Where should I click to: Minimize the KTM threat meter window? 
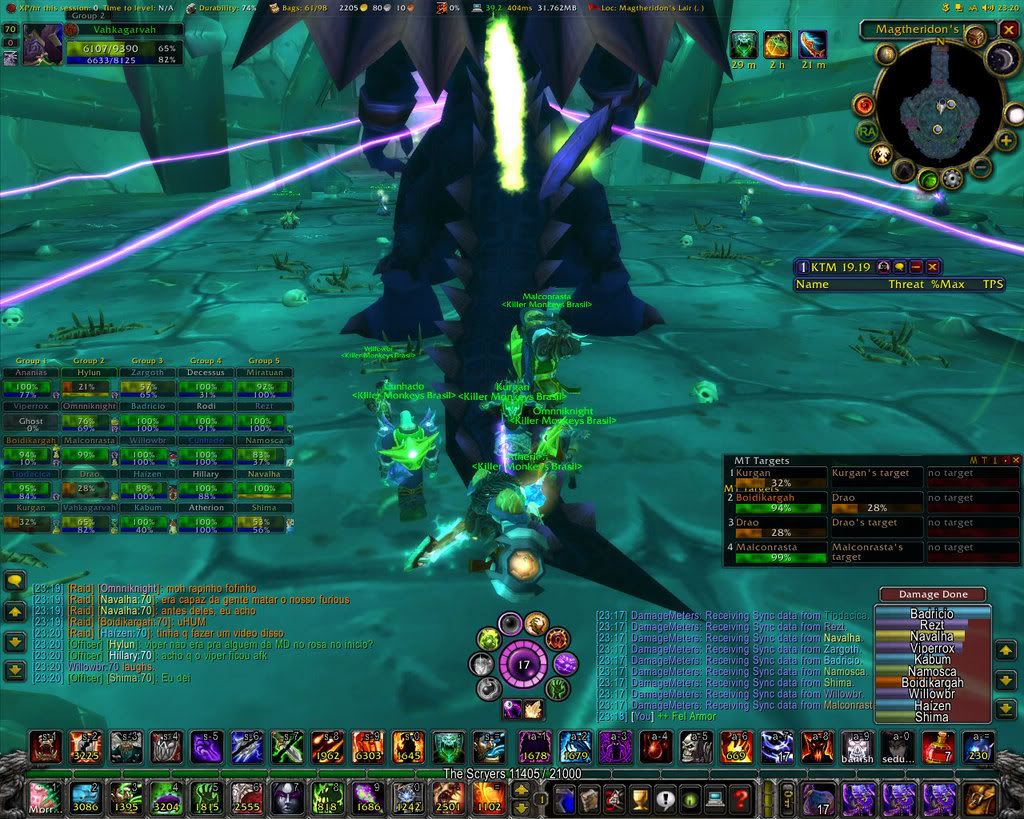(916, 267)
